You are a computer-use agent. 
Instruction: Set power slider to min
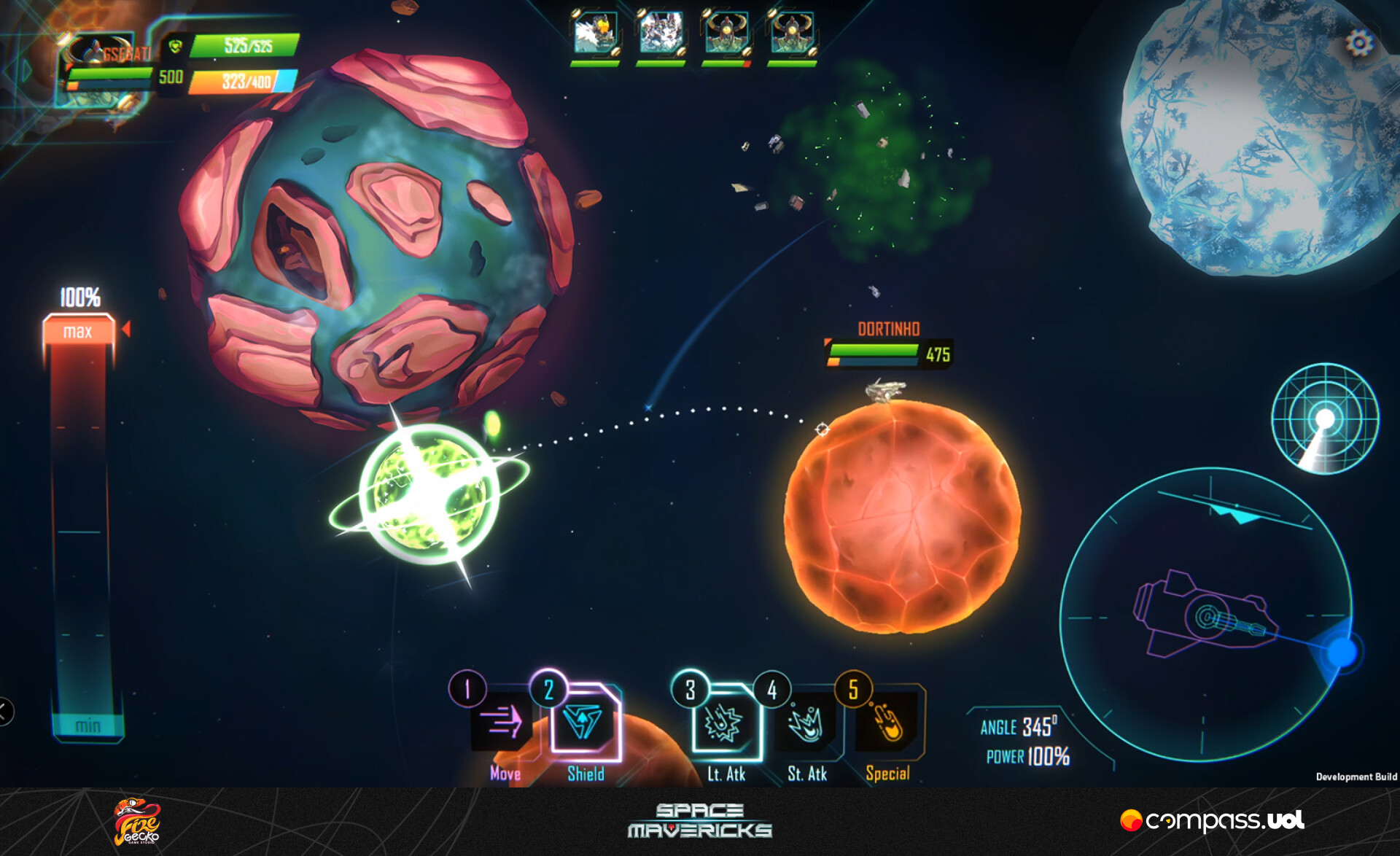tap(87, 725)
